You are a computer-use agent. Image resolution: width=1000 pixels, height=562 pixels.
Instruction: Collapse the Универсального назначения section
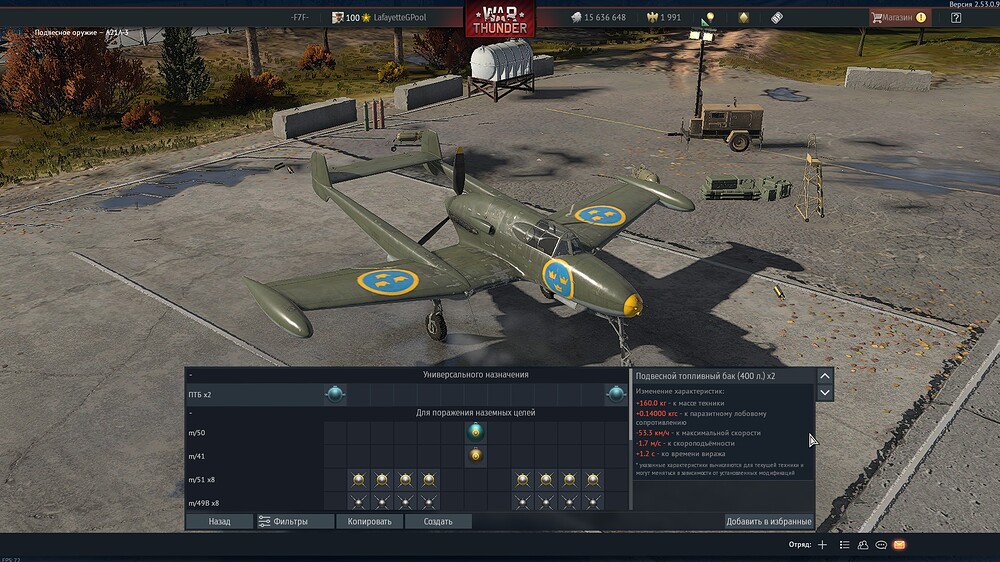point(190,374)
